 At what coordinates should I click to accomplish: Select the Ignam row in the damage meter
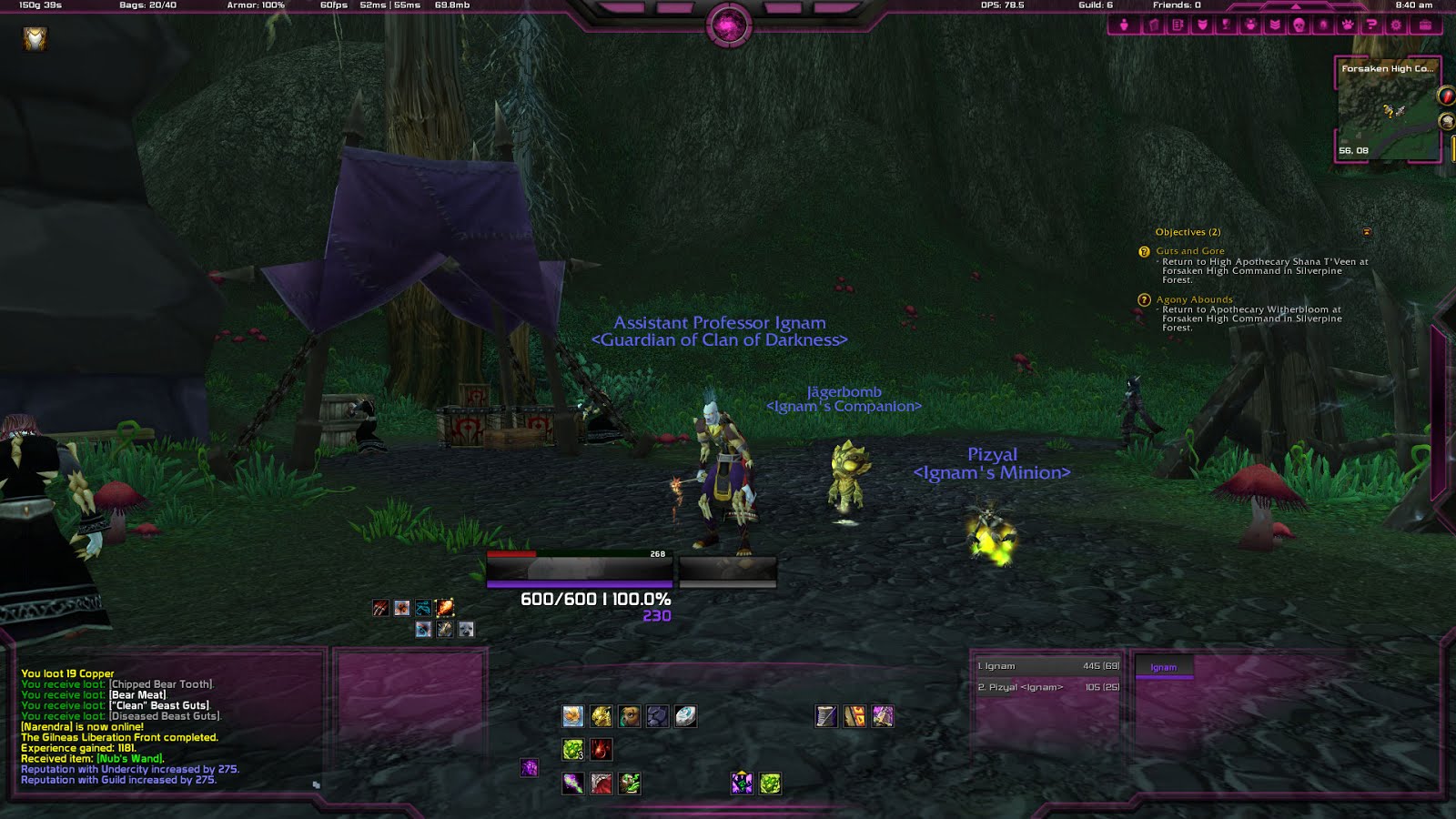1047,666
